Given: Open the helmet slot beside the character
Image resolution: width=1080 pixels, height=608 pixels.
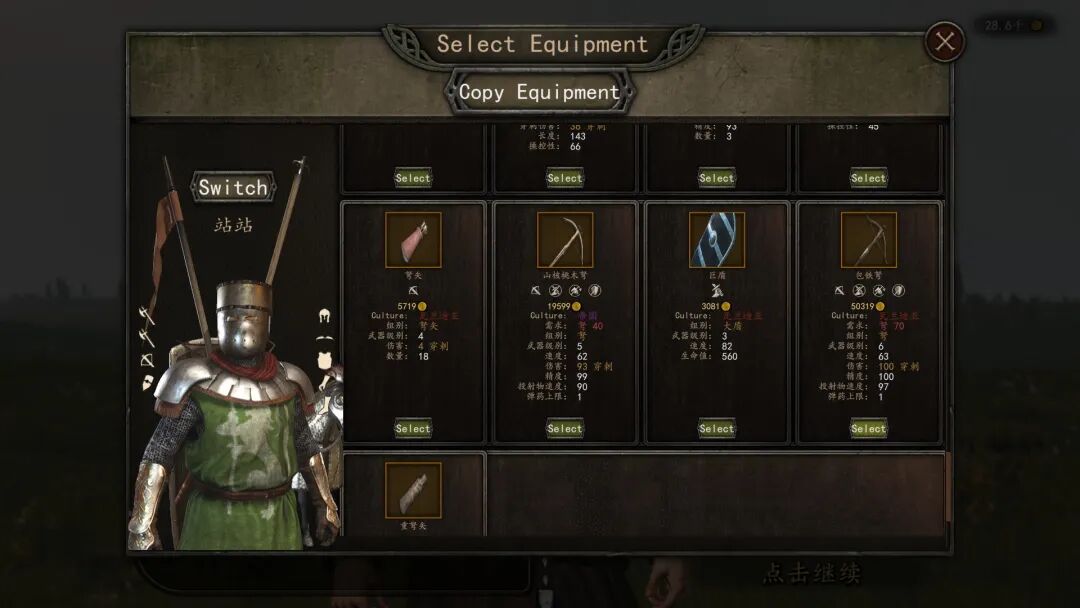Looking at the screenshot, I should click(x=325, y=316).
